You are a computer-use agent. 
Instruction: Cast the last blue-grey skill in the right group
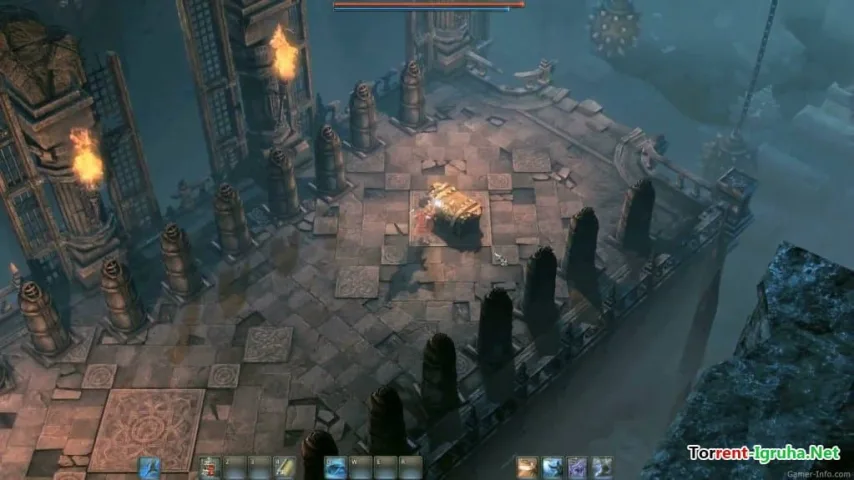click(602, 467)
